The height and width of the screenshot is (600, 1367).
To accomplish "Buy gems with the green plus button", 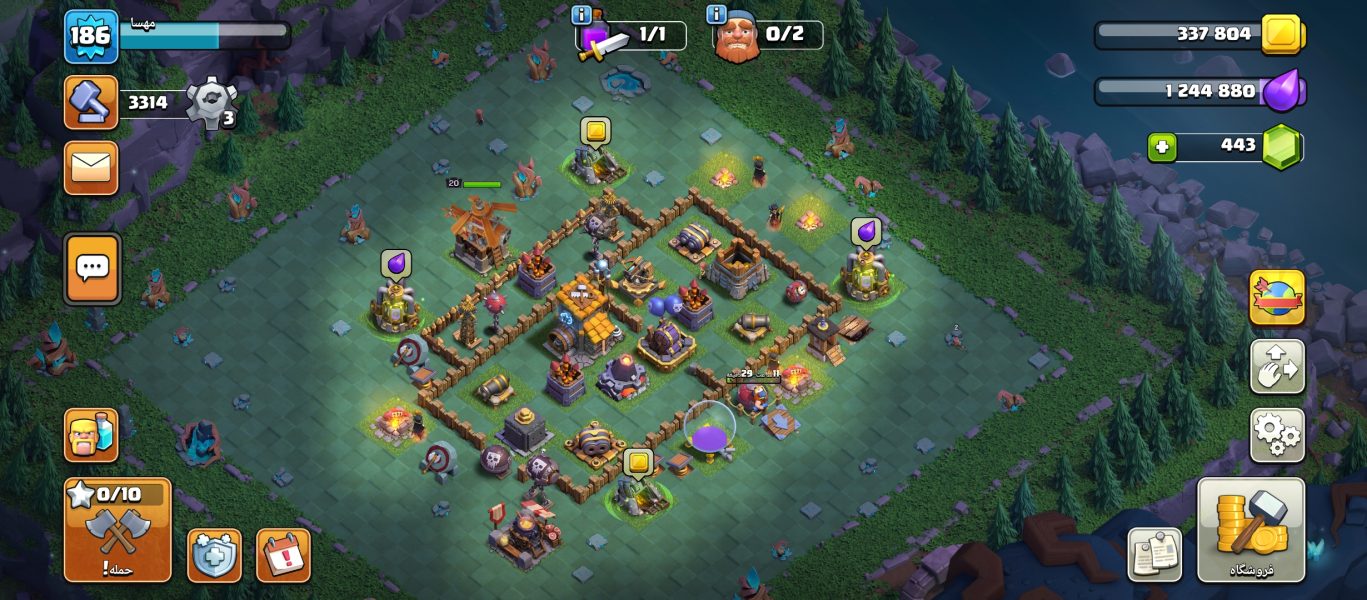I will (x=1160, y=147).
